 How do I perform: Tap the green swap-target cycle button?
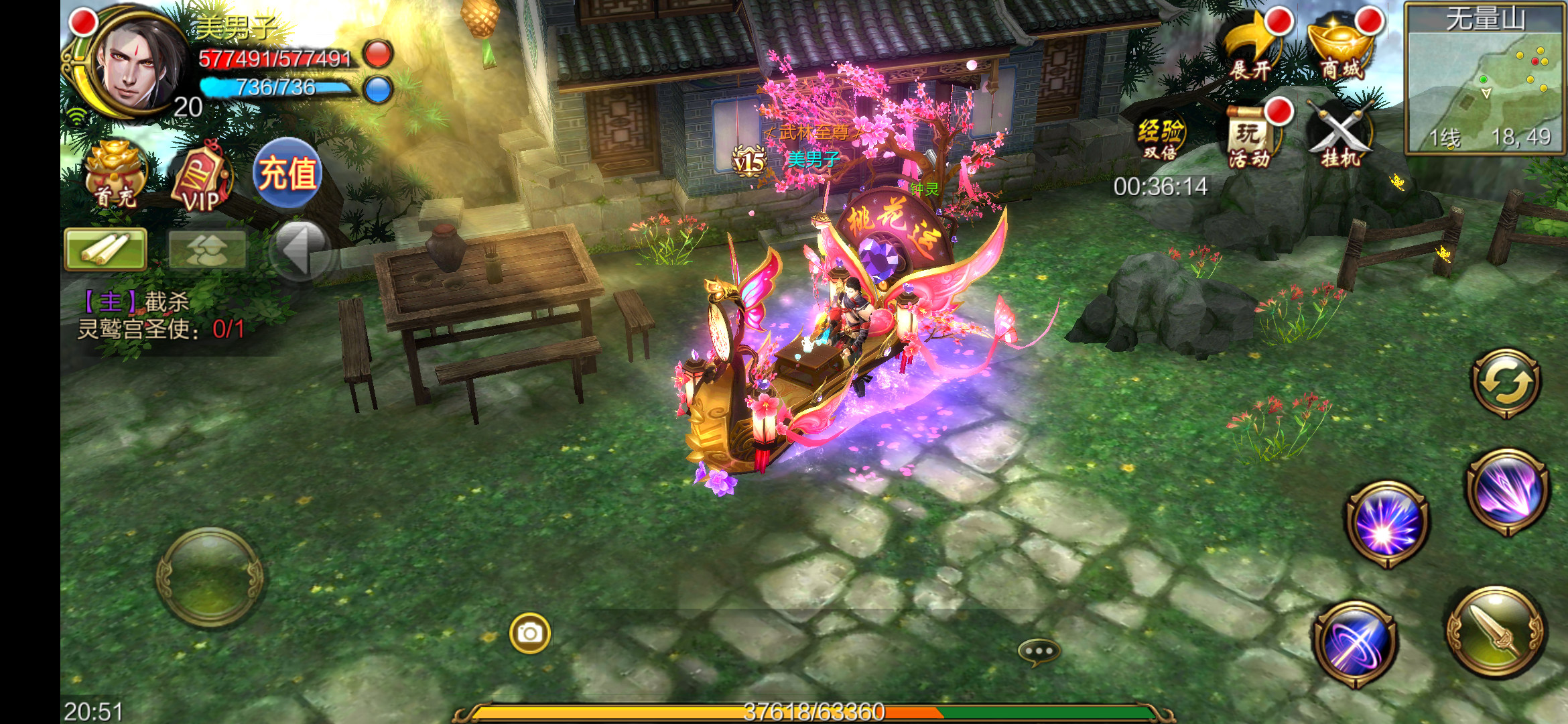(x=1506, y=383)
